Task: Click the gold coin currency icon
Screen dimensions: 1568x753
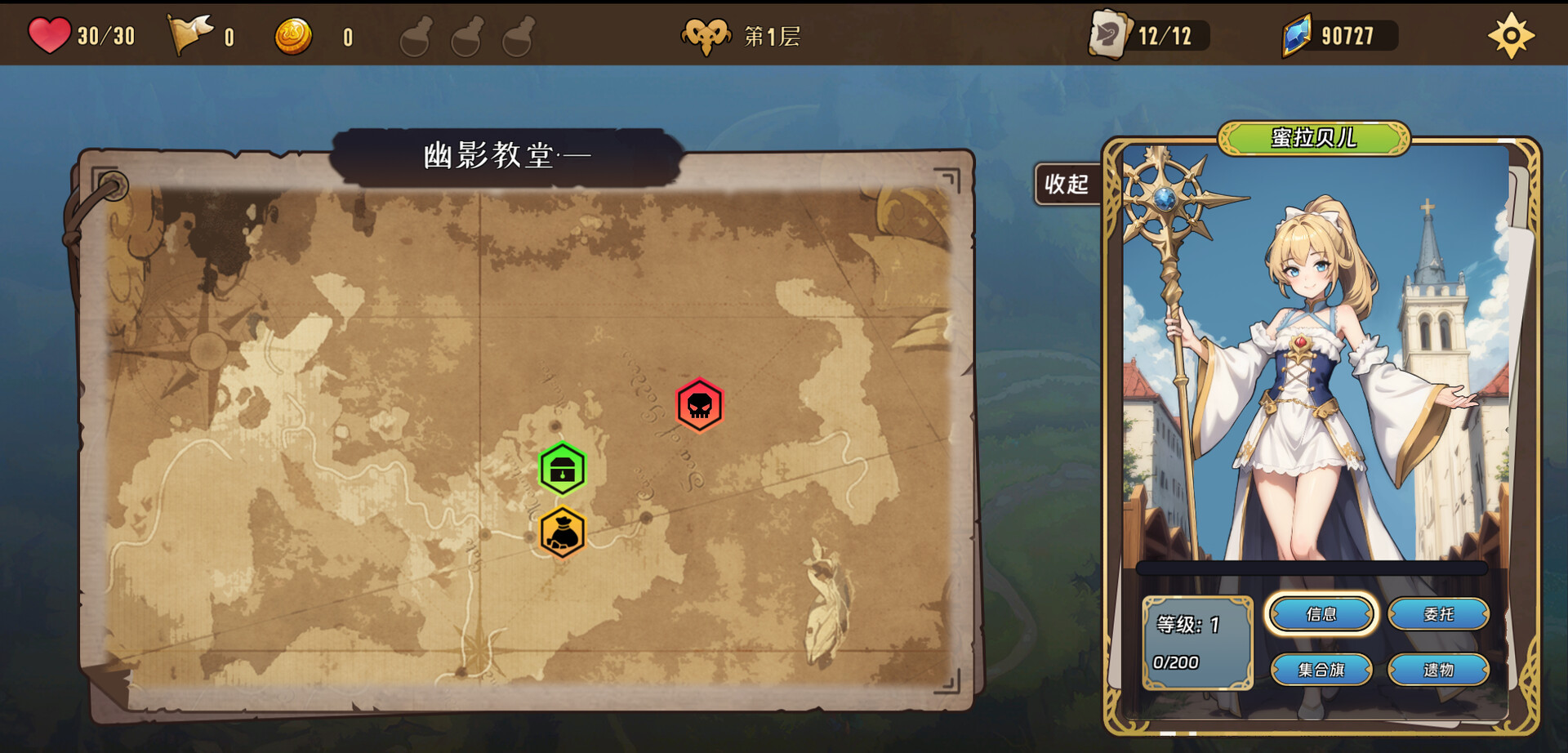Action: (296, 34)
